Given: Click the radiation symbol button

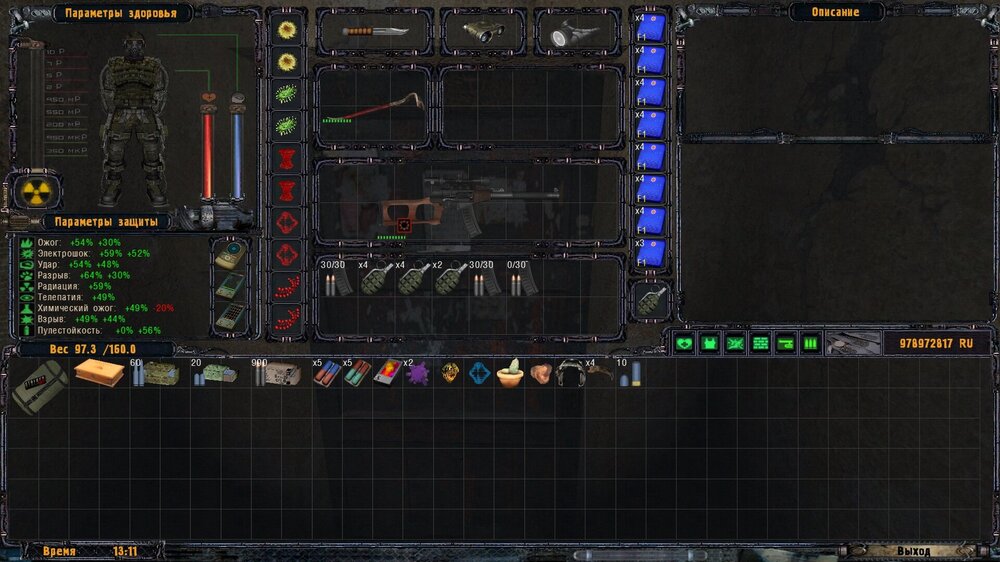Looking at the screenshot, I should point(35,191).
